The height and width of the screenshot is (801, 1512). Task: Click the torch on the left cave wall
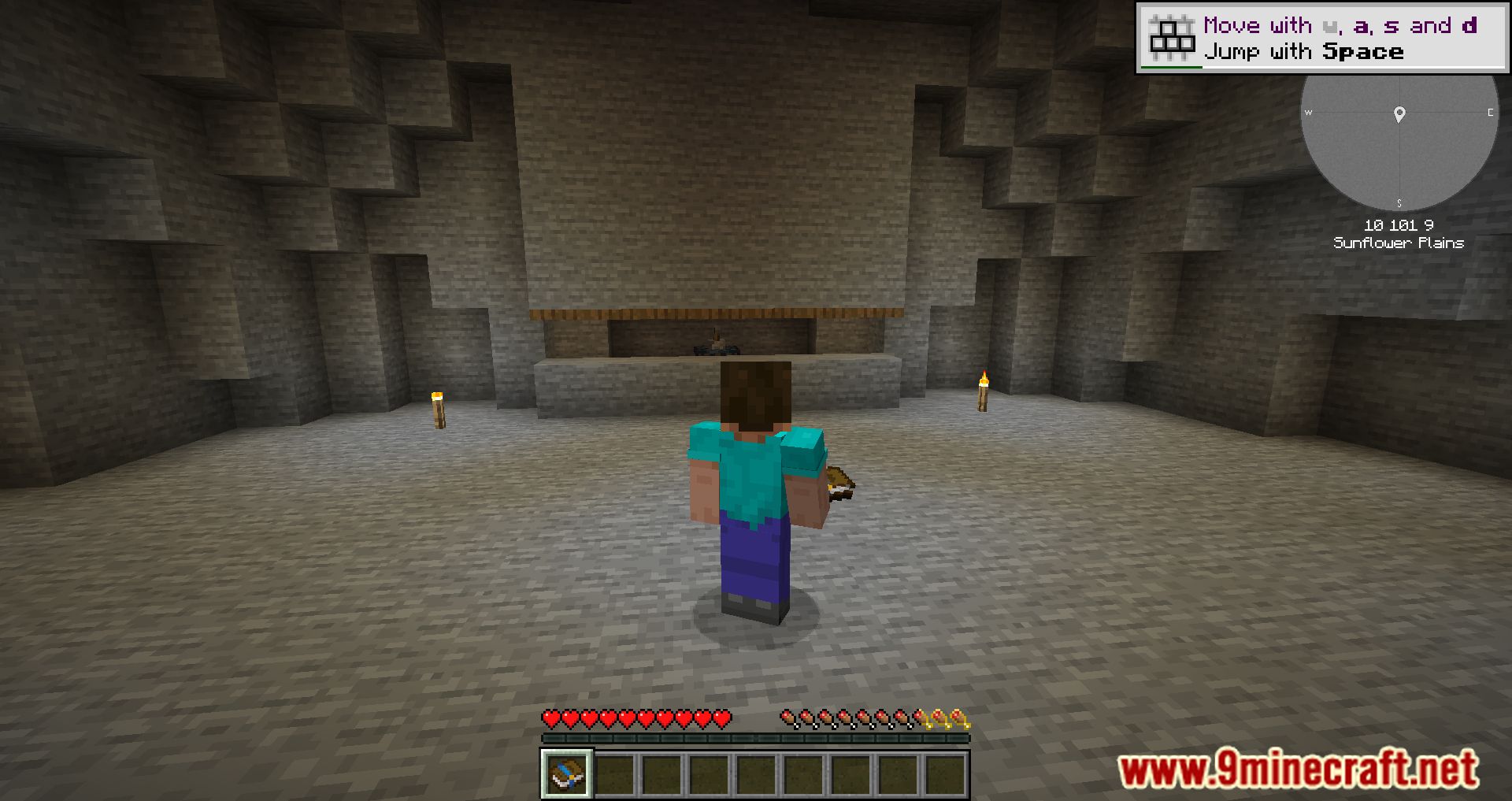tap(439, 410)
